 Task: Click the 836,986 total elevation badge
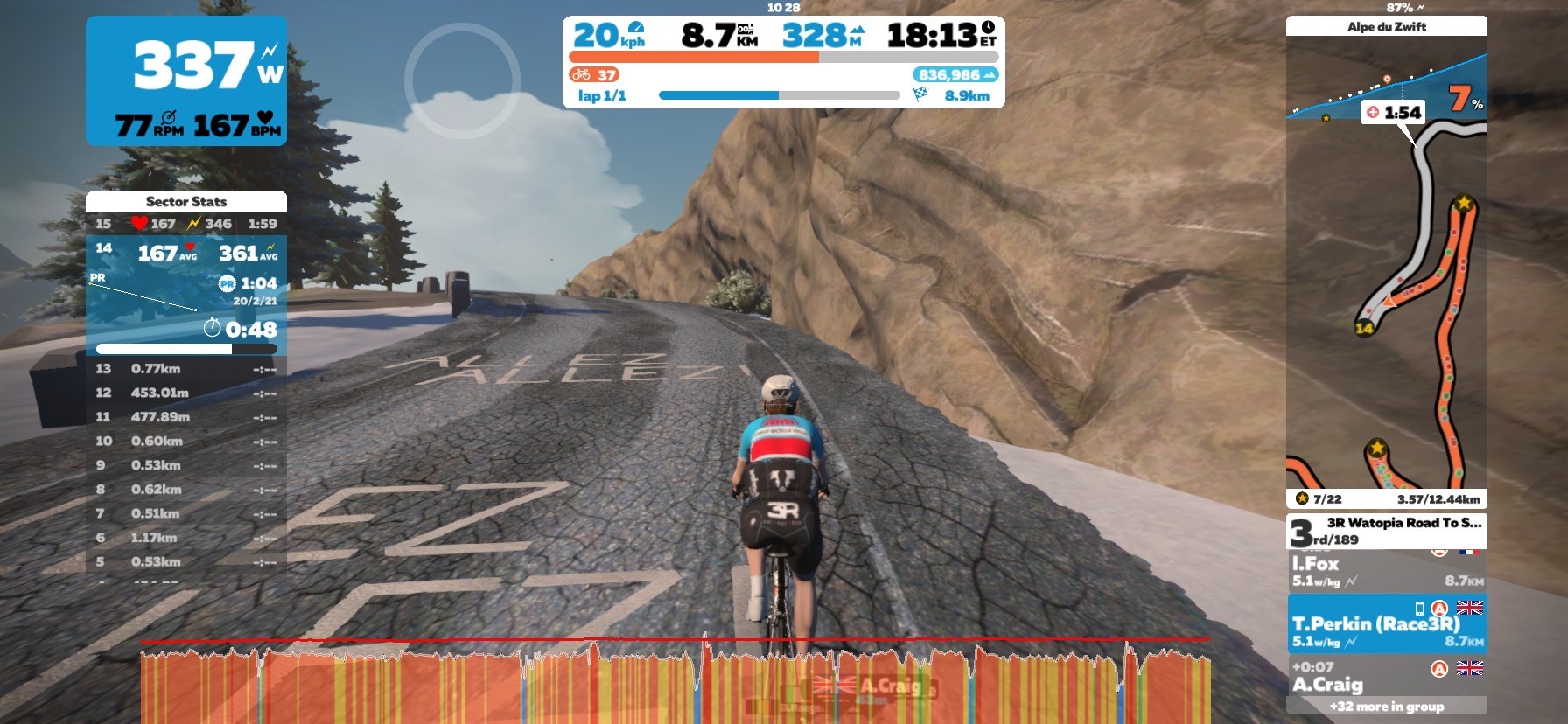[x=956, y=74]
